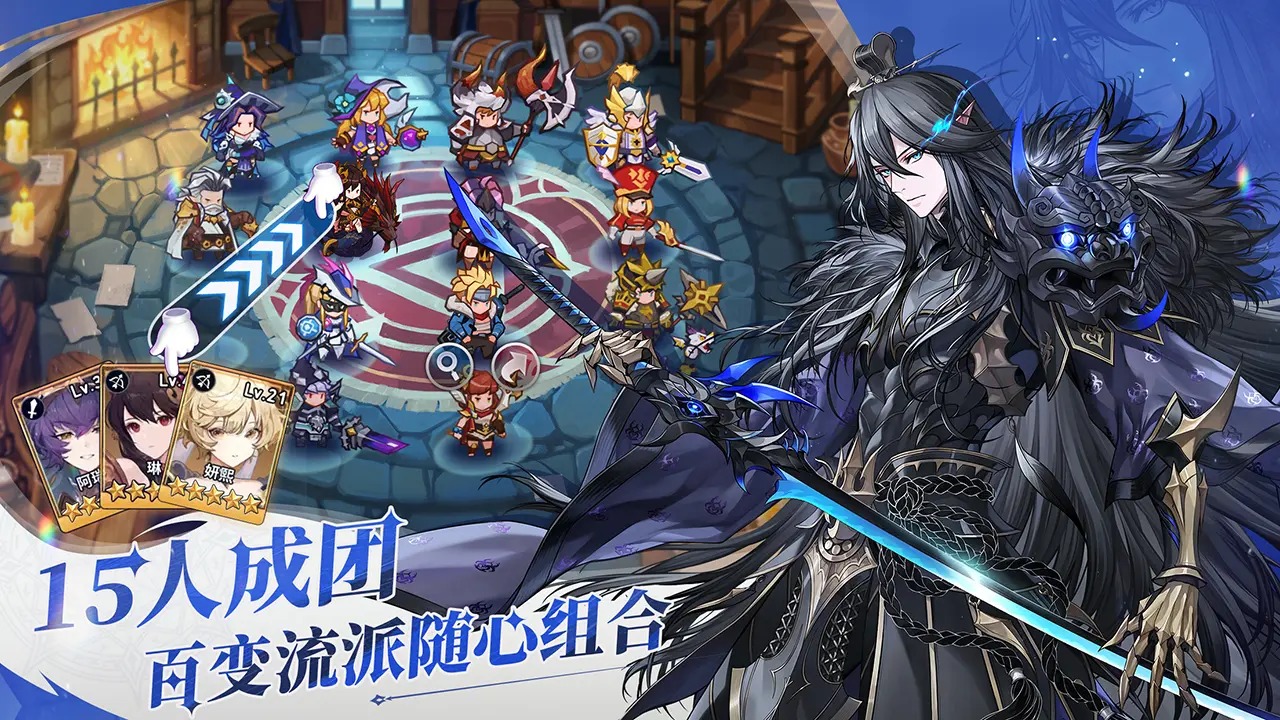Click the bow icon on 妍熙's card
Screen dimensions: 1280x720
coord(204,380)
